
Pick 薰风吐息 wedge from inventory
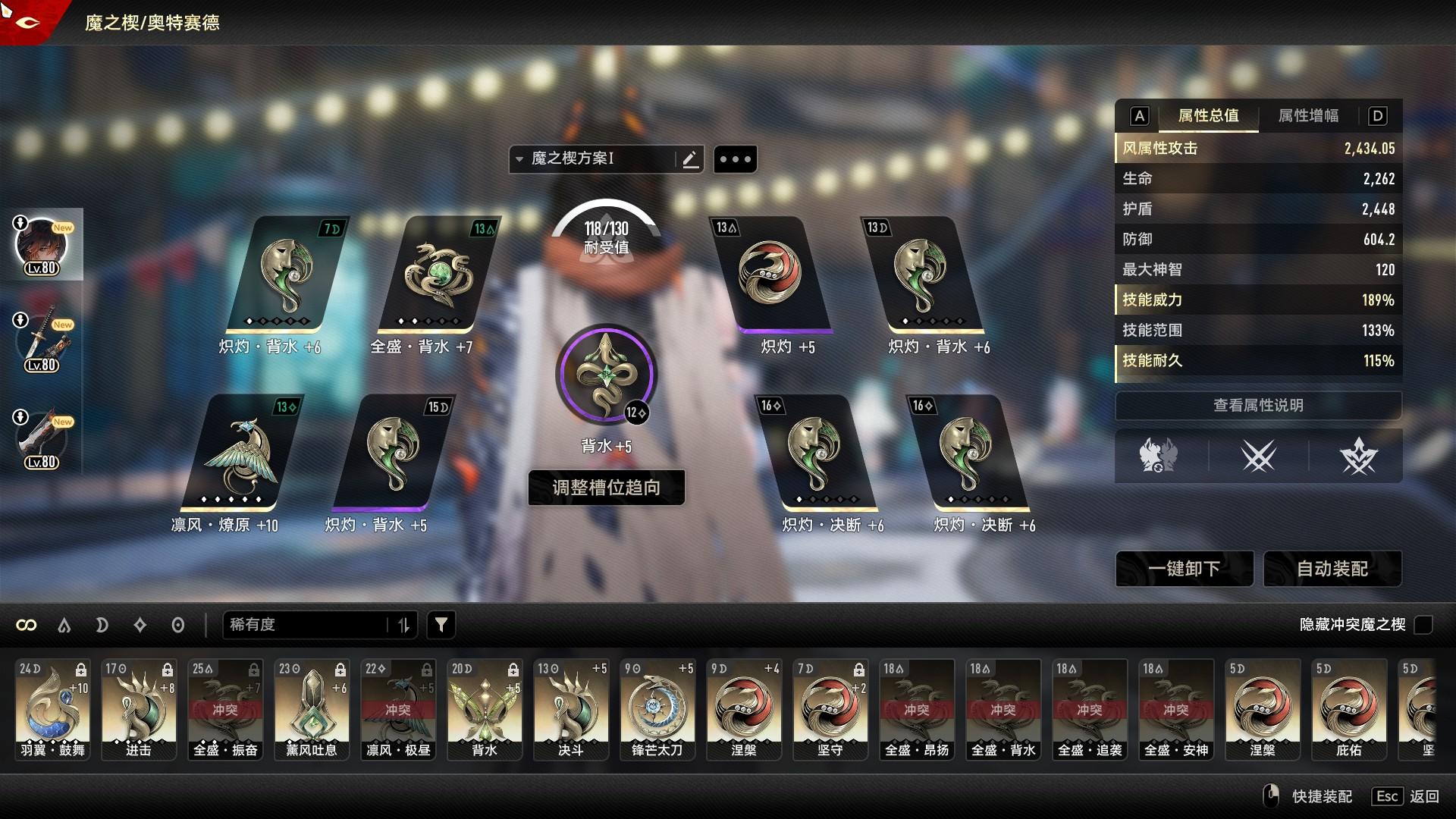tap(312, 709)
